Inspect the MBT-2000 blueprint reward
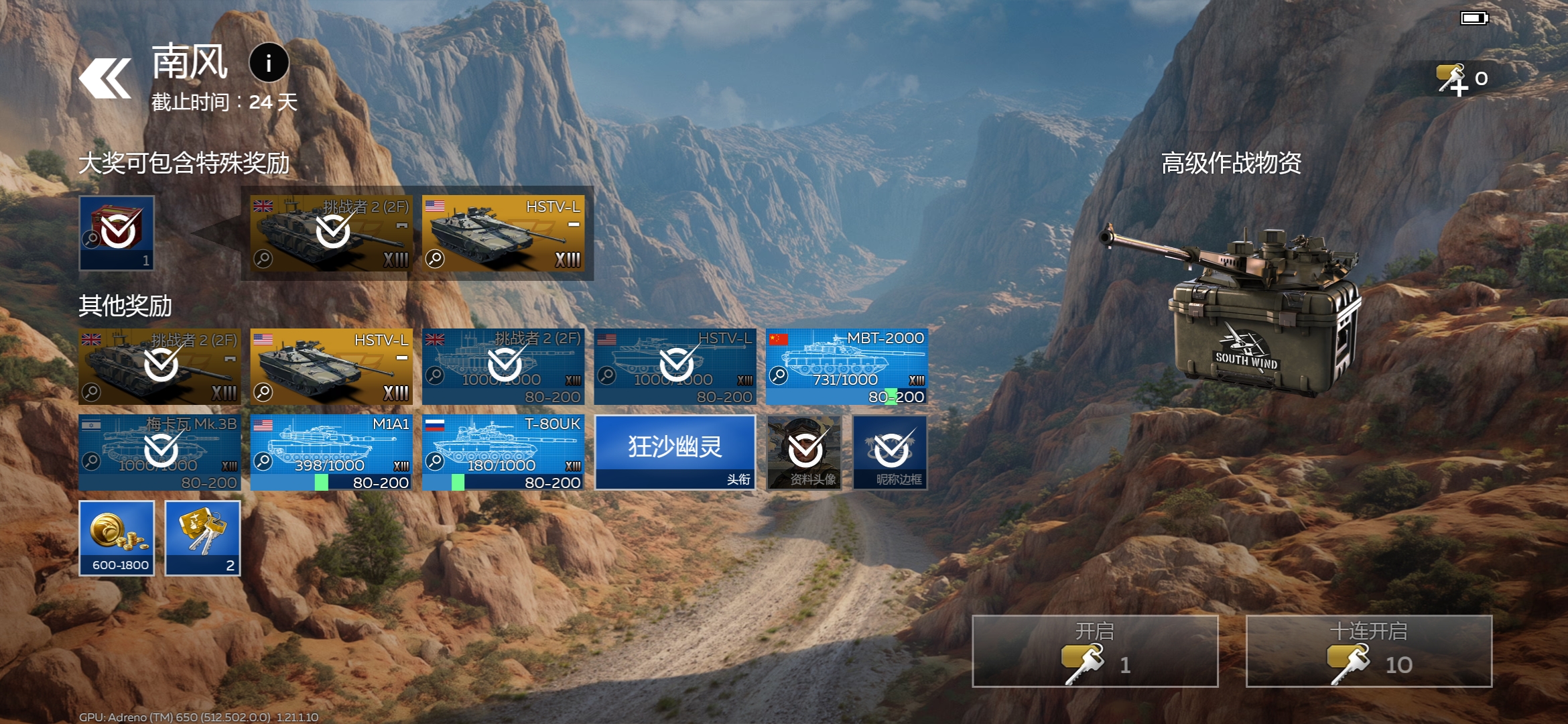The height and width of the screenshot is (724, 1568). (847, 367)
